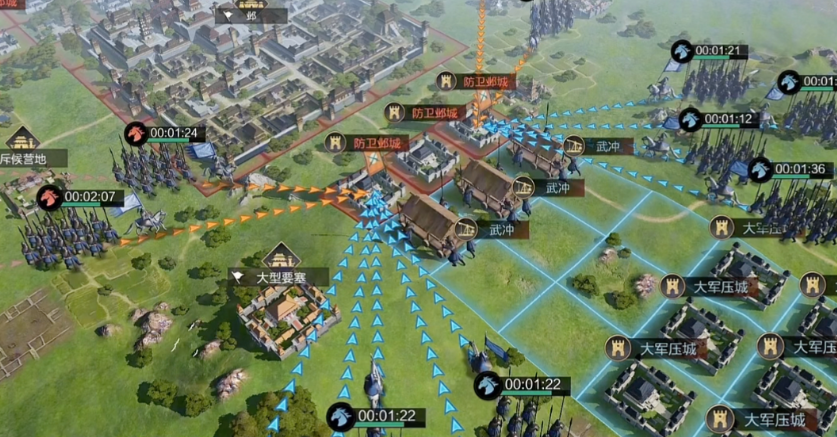The height and width of the screenshot is (437, 837).
Task: Select the 大型要塞 fortress label
Action: point(265,276)
